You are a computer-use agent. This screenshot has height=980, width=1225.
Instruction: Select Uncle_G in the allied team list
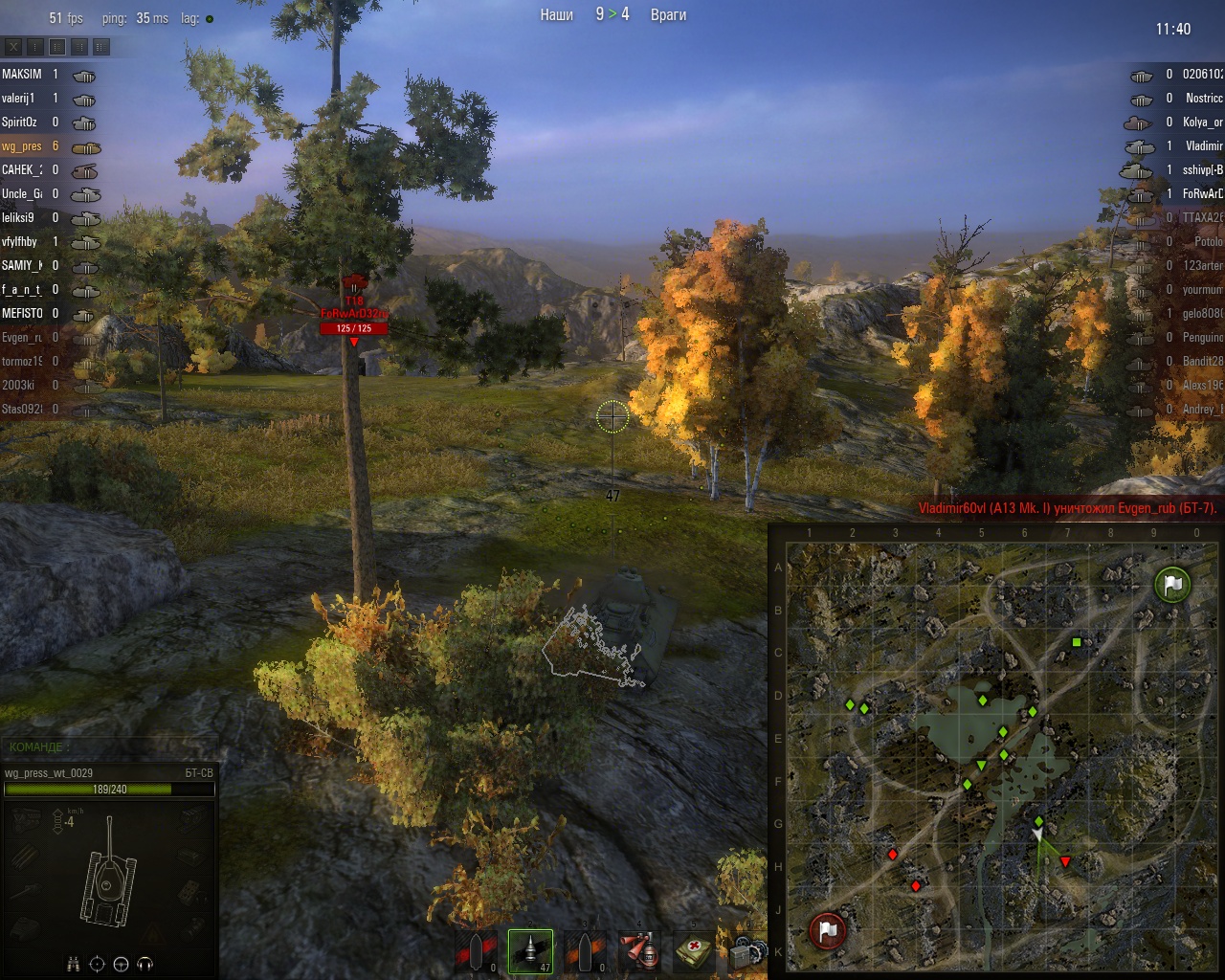pos(21,193)
